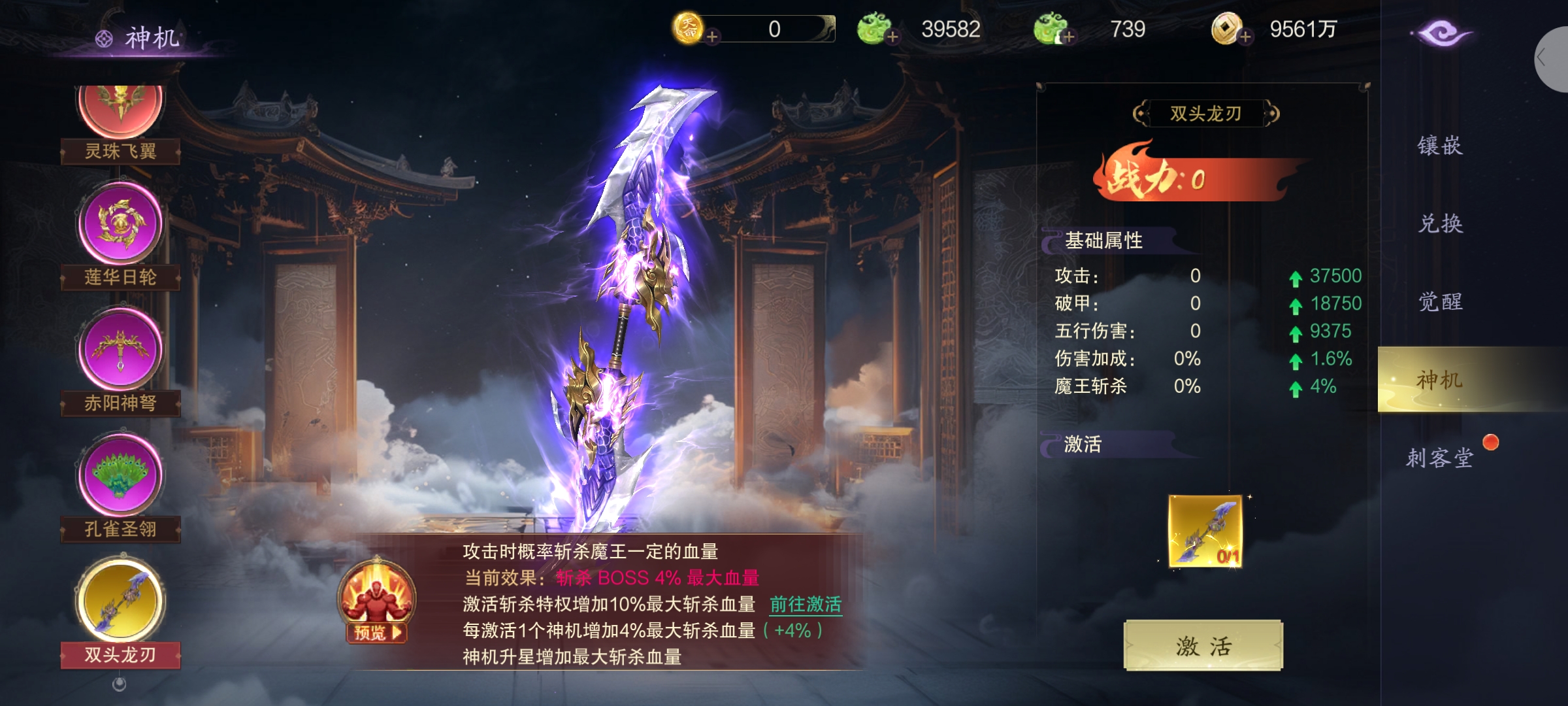This screenshot has height=706, width=1568.
Task: Add gold 天命 currency with plus button
Action: point(712,37)
